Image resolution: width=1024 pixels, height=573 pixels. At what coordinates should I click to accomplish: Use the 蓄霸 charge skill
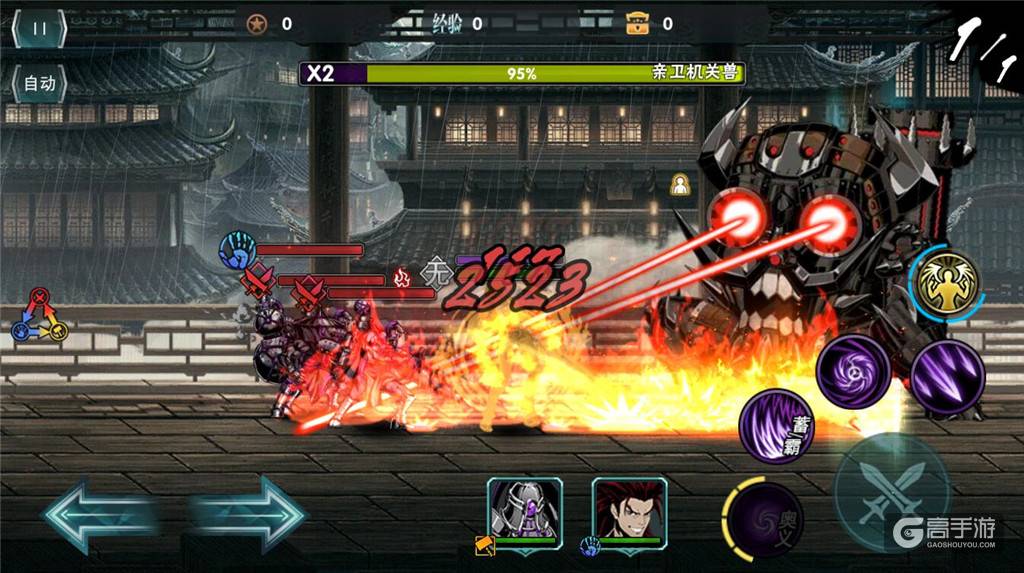776,426
